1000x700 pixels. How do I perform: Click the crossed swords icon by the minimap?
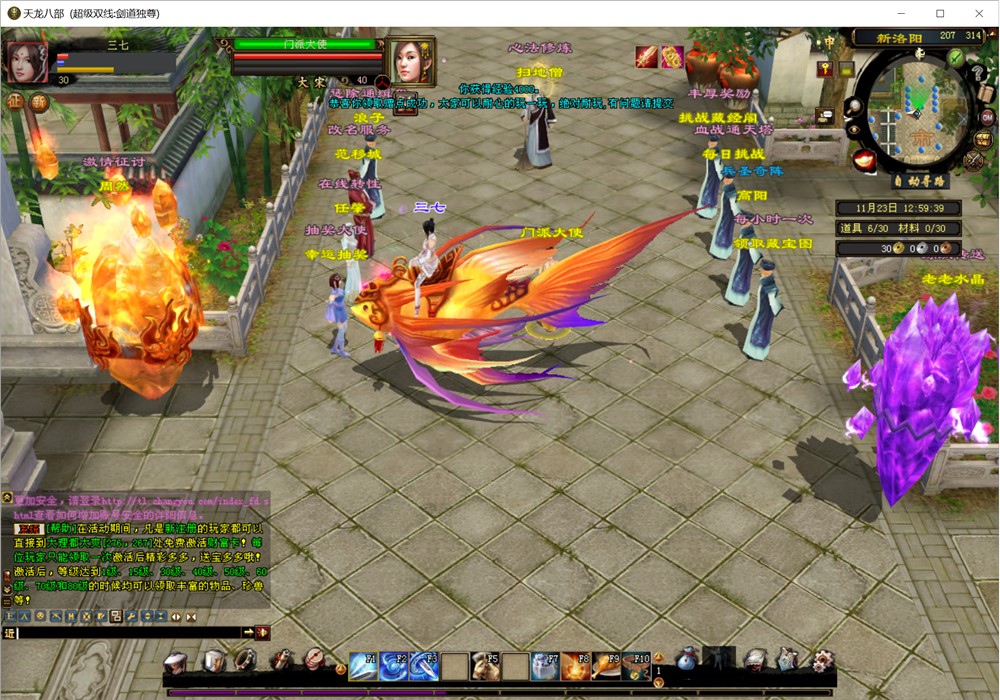[x=973, y=160]
